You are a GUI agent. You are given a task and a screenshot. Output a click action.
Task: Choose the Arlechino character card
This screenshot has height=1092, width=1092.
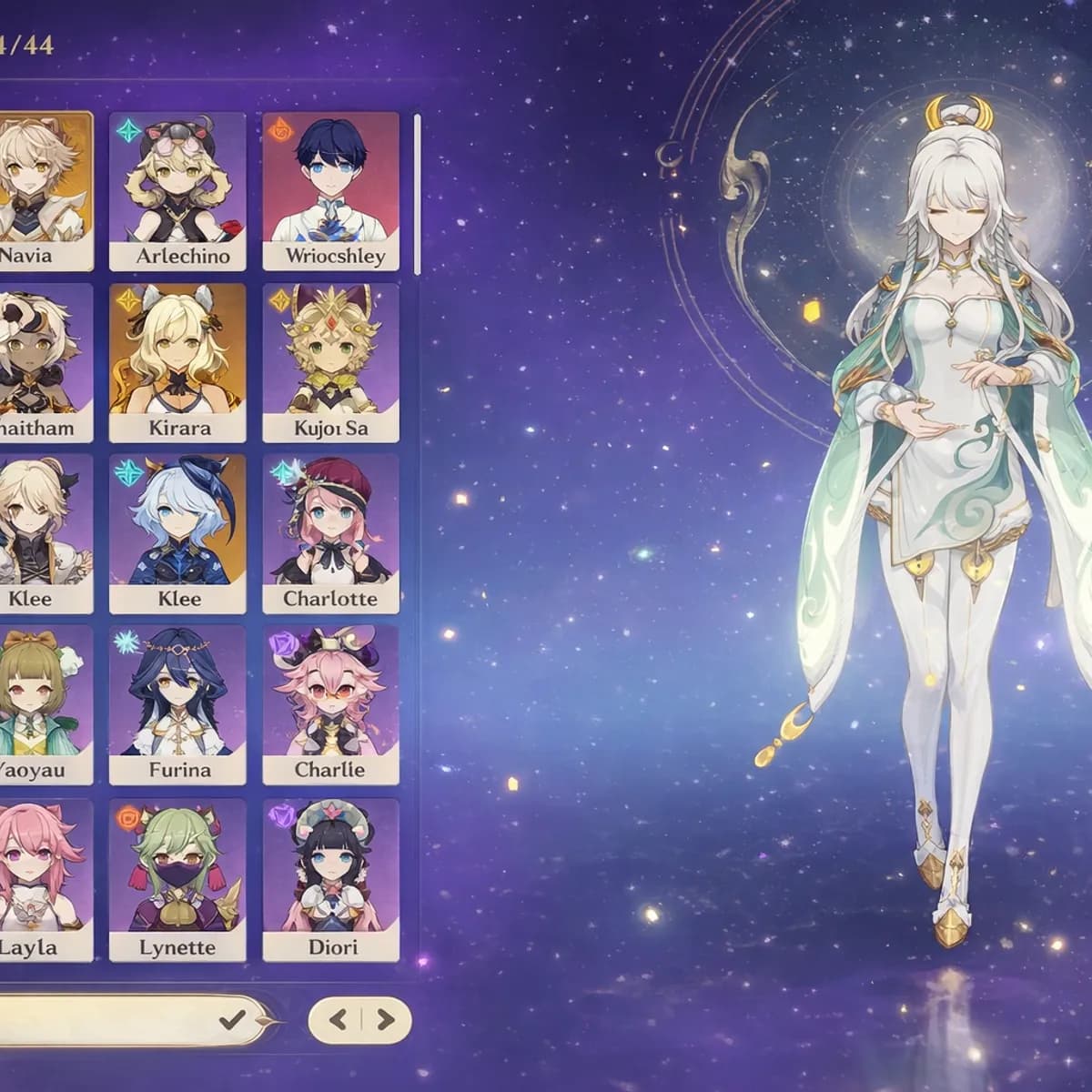[177, 191]
